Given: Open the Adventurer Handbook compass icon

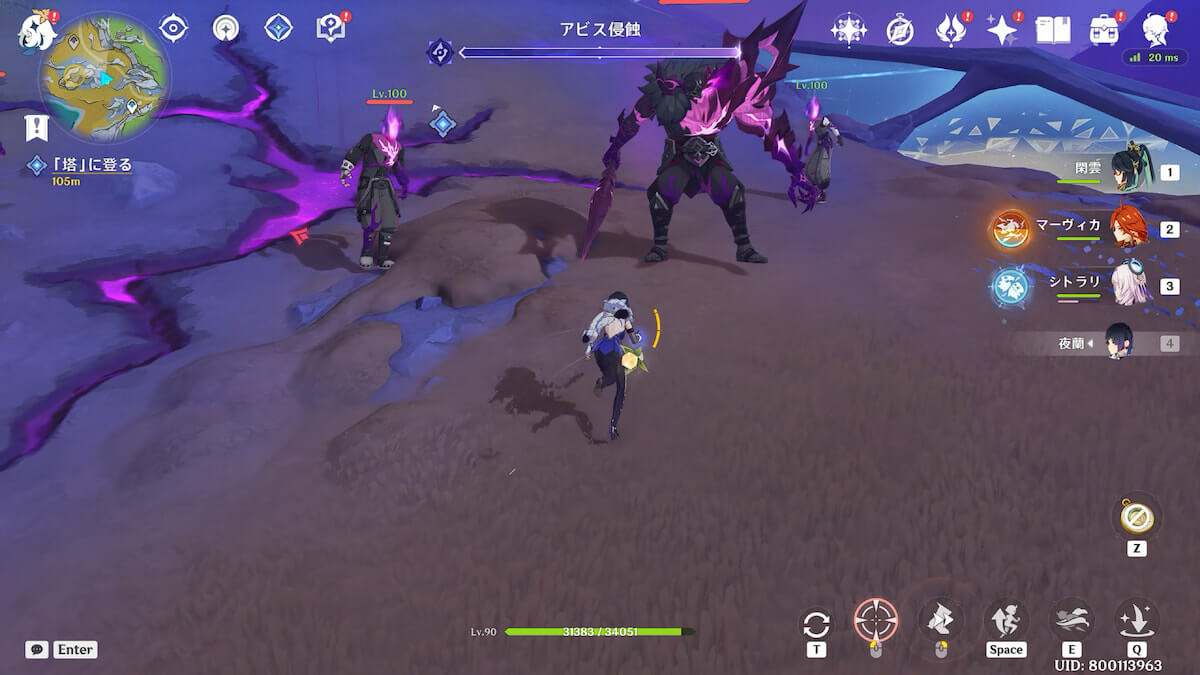Looking at the screenshot, I should pyautogui.click(x=900, y=31).
